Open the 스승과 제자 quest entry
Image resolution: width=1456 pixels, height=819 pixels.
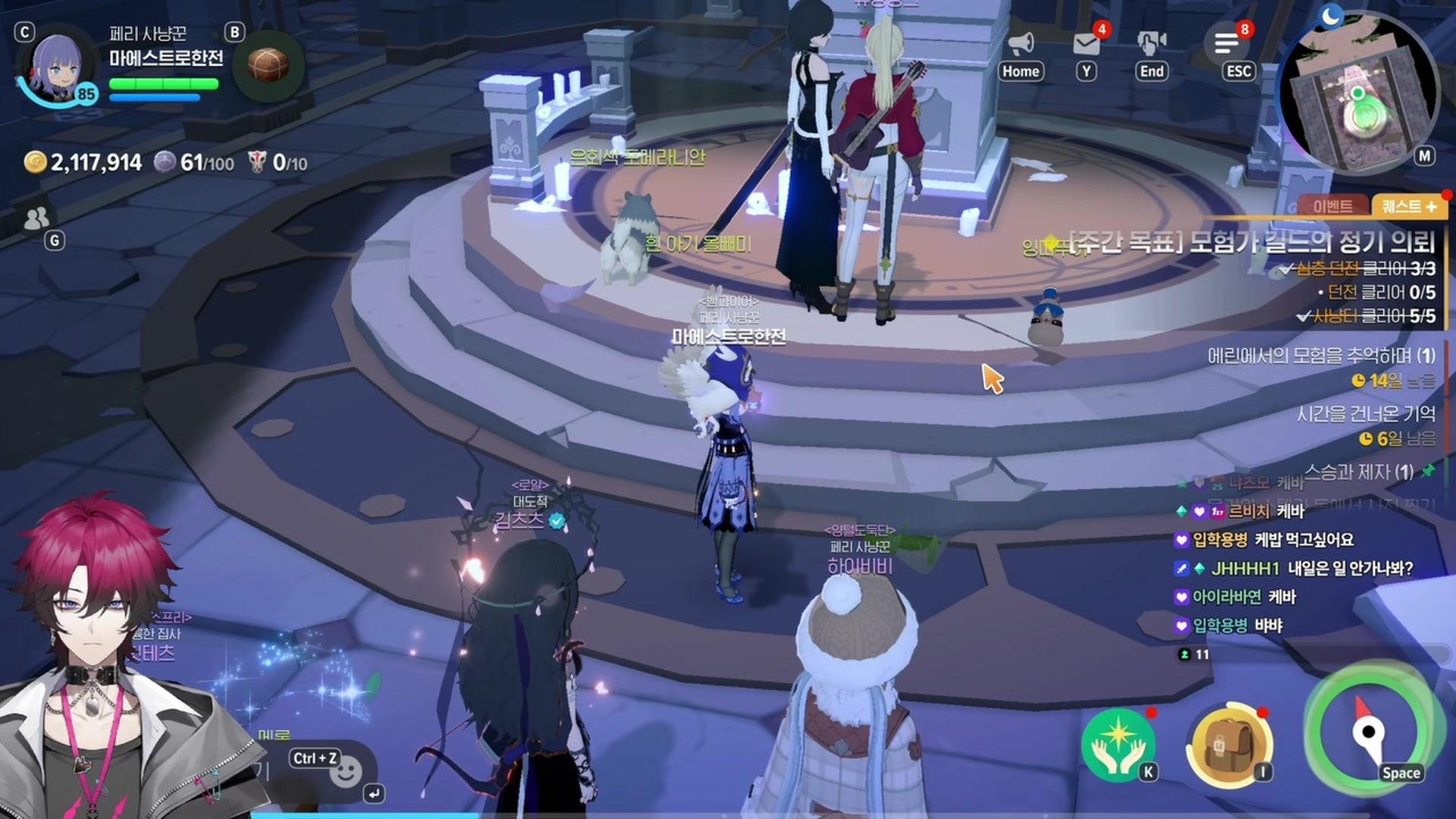point(1359,472)
